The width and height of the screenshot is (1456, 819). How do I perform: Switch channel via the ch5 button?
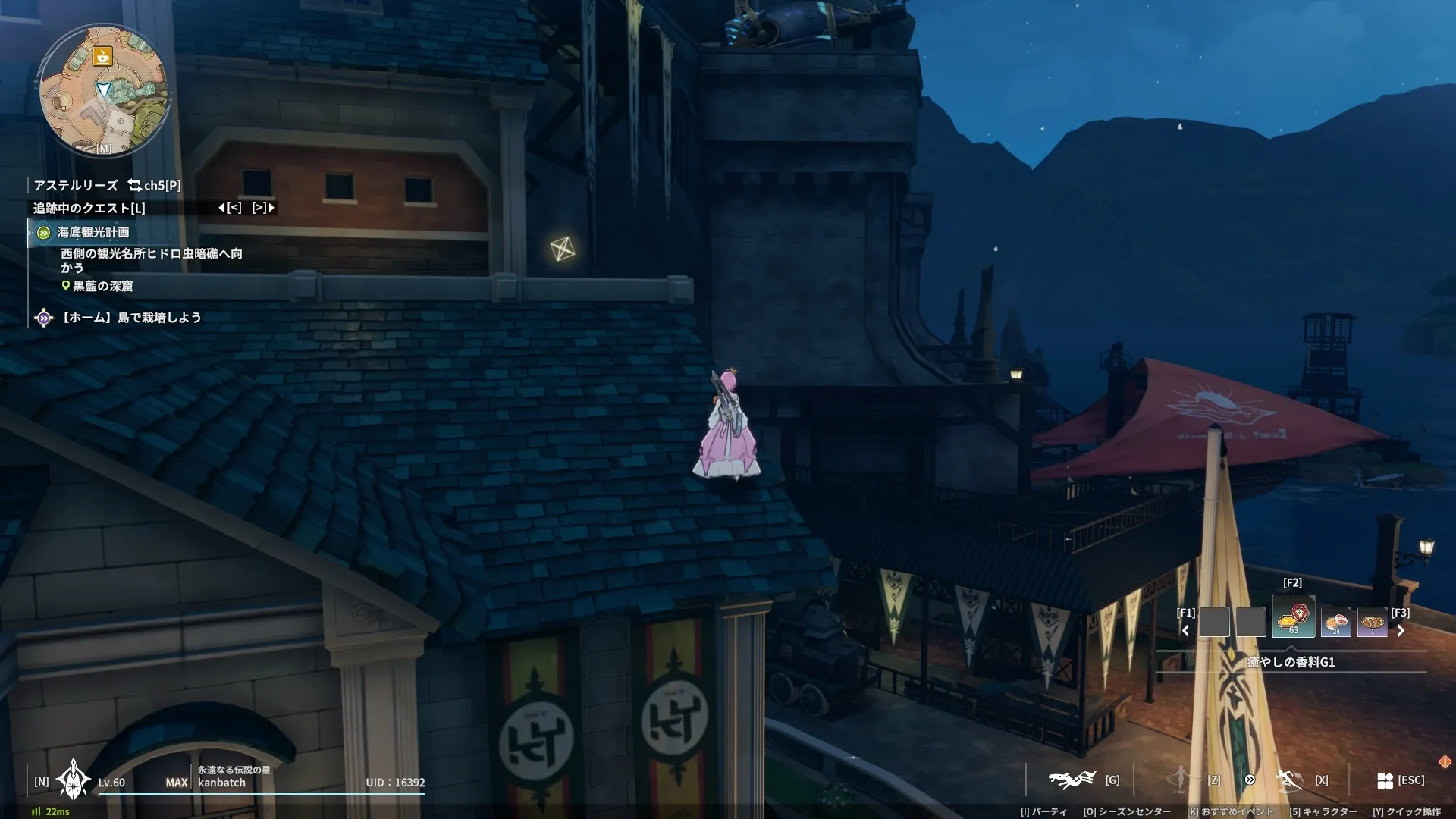tap(155, 185)
